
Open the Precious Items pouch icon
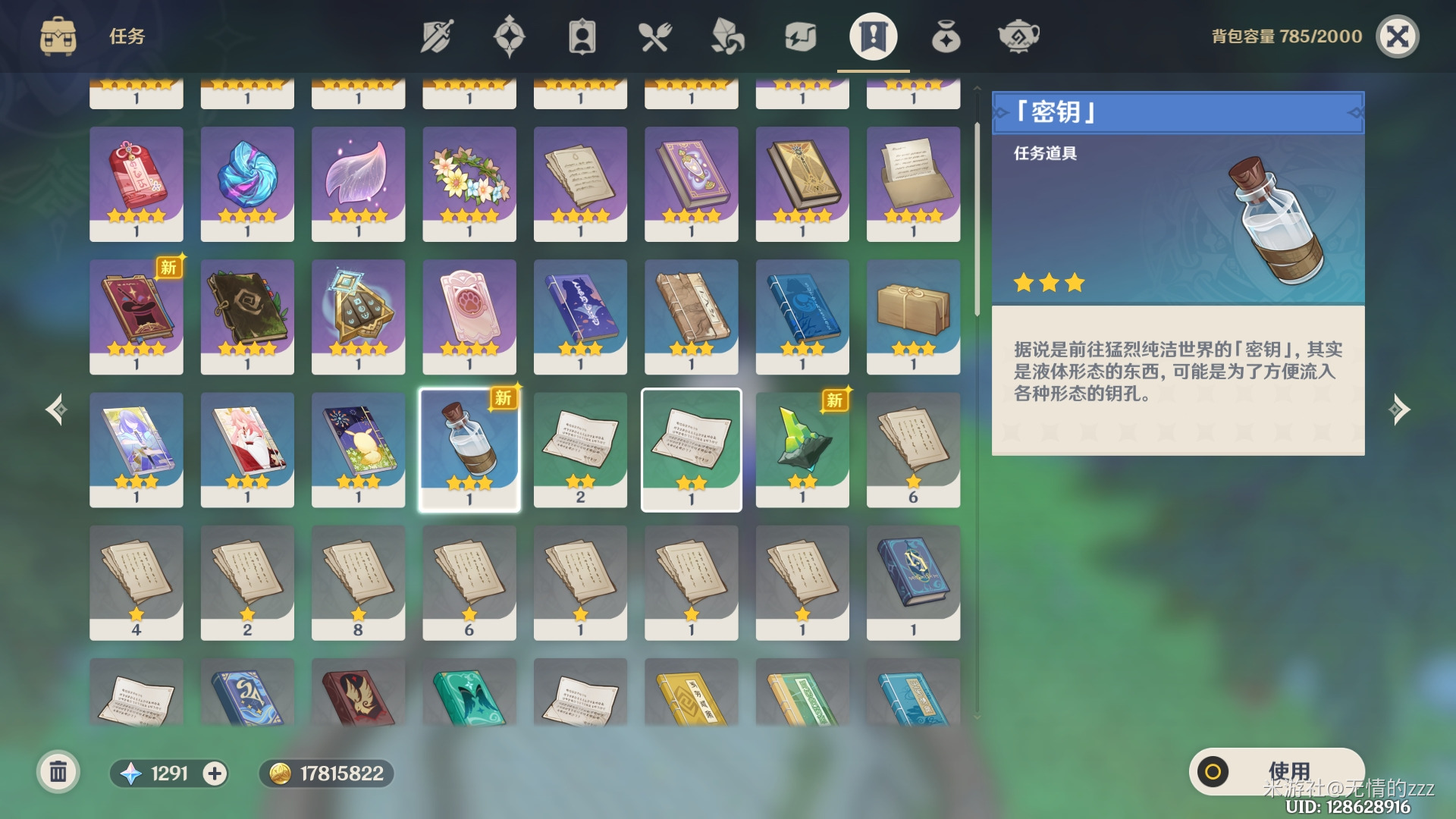[945, 36]
